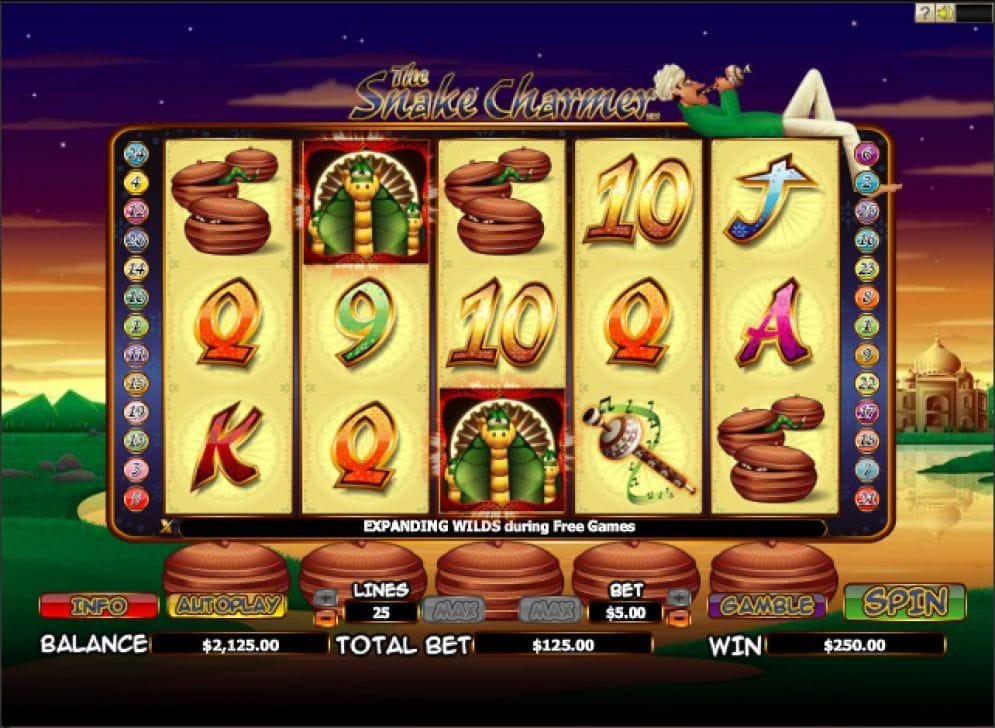The width and height of the screenshot is (995, 728).
Task: Increase the number of lines
Action: pos(325,598)
